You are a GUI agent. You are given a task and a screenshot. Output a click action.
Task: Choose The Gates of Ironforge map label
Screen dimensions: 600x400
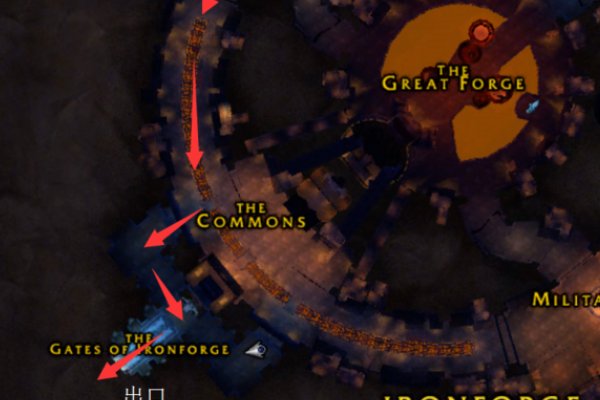(140, 346)
